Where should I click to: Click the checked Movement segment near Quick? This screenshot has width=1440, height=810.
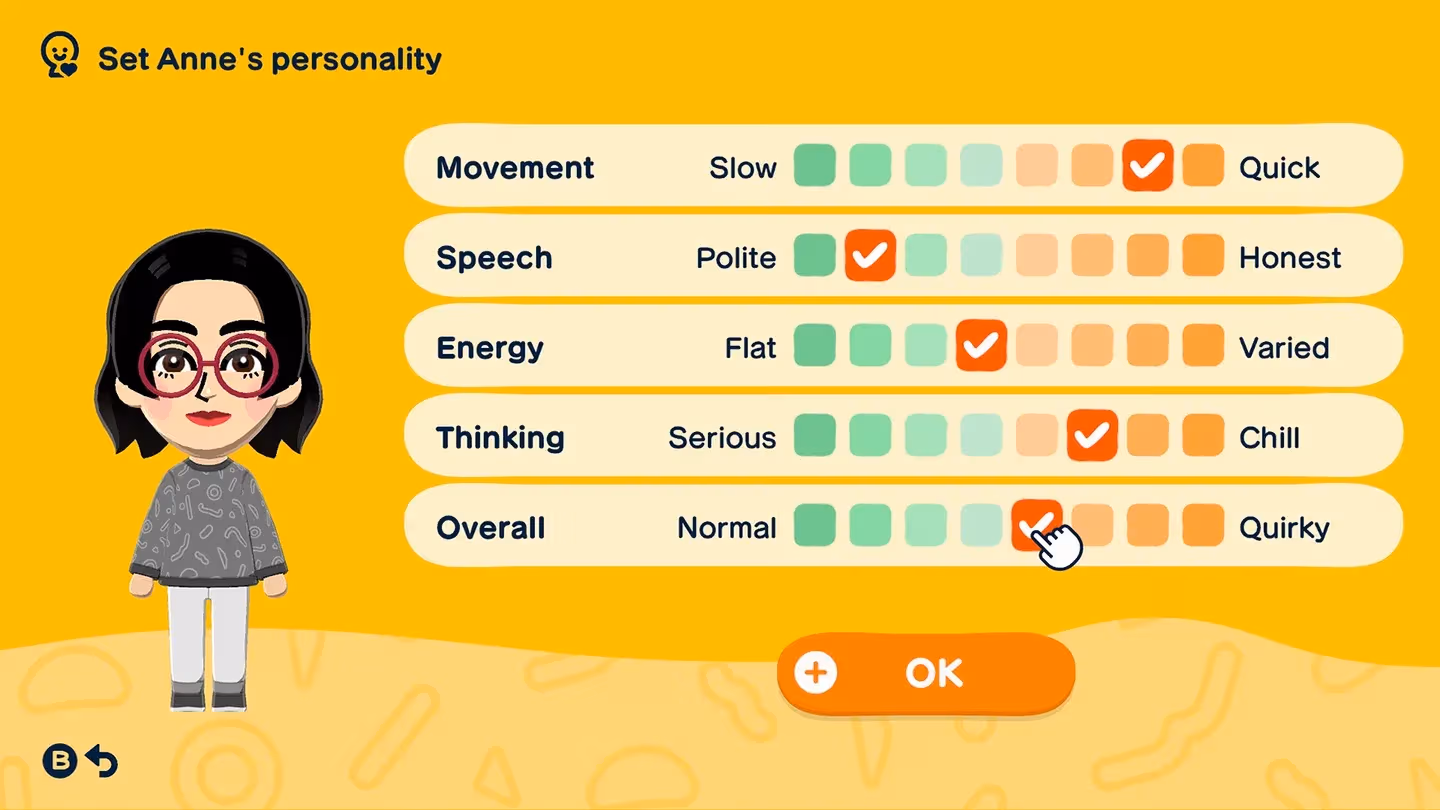[1147, 166]
